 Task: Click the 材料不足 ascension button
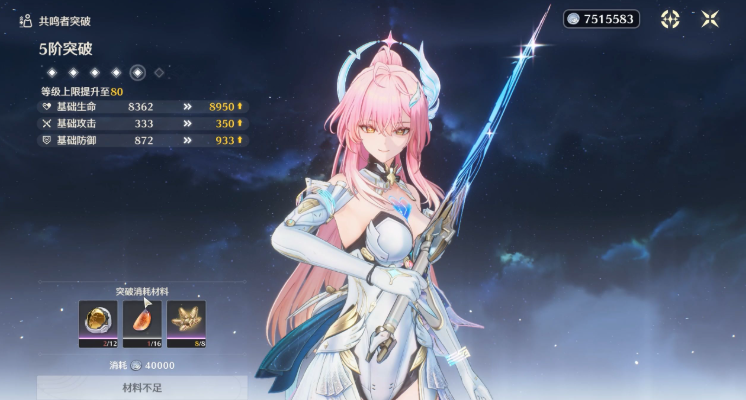point(142,388)
